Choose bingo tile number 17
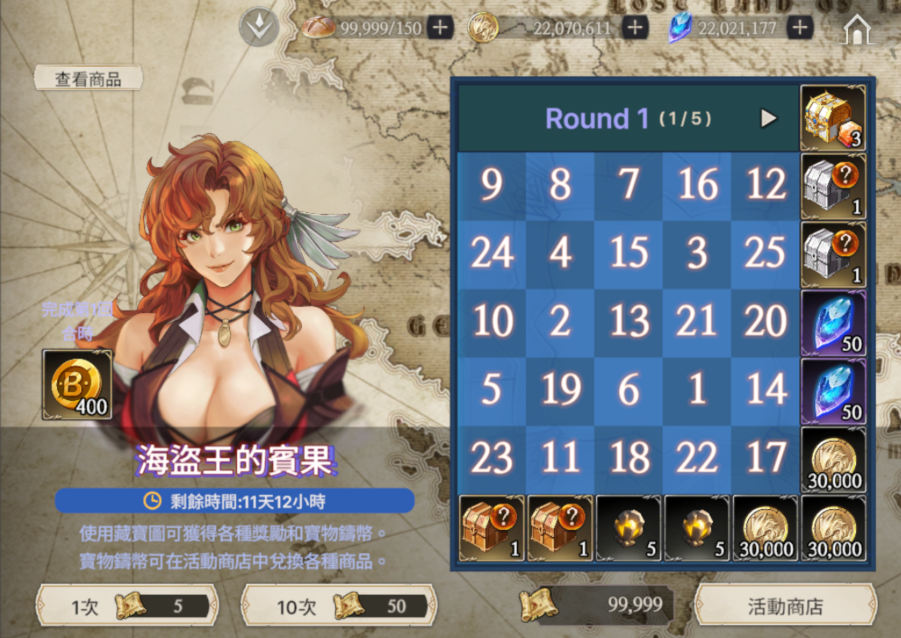901x638 pixels. pos(765,458)
